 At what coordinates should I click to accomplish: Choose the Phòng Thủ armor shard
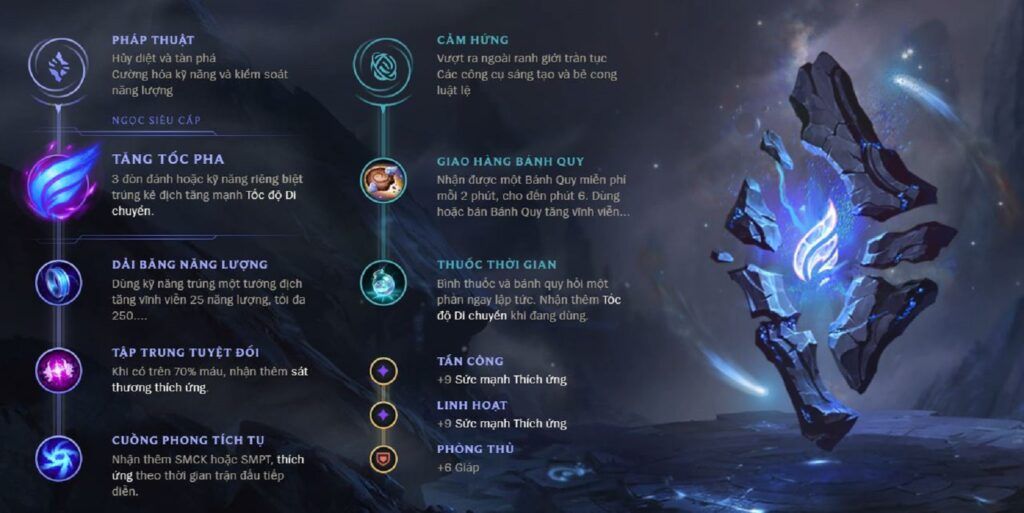tap(382, 458)
